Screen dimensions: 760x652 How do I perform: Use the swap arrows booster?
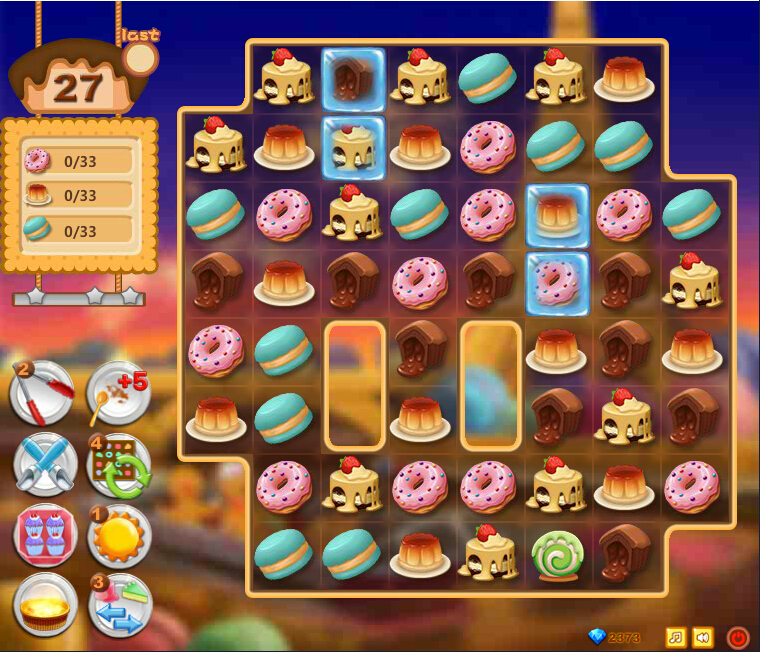click(119, 605)
